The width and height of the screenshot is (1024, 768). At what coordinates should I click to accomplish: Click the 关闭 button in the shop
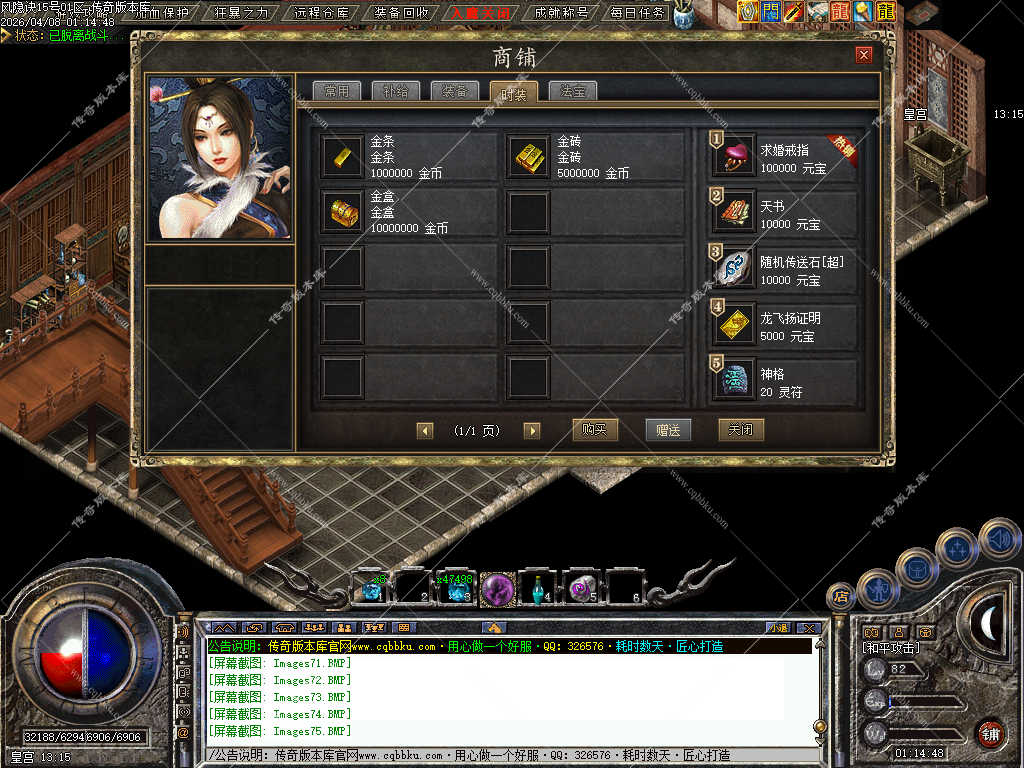pyautogui.click(x=741, y=430)
